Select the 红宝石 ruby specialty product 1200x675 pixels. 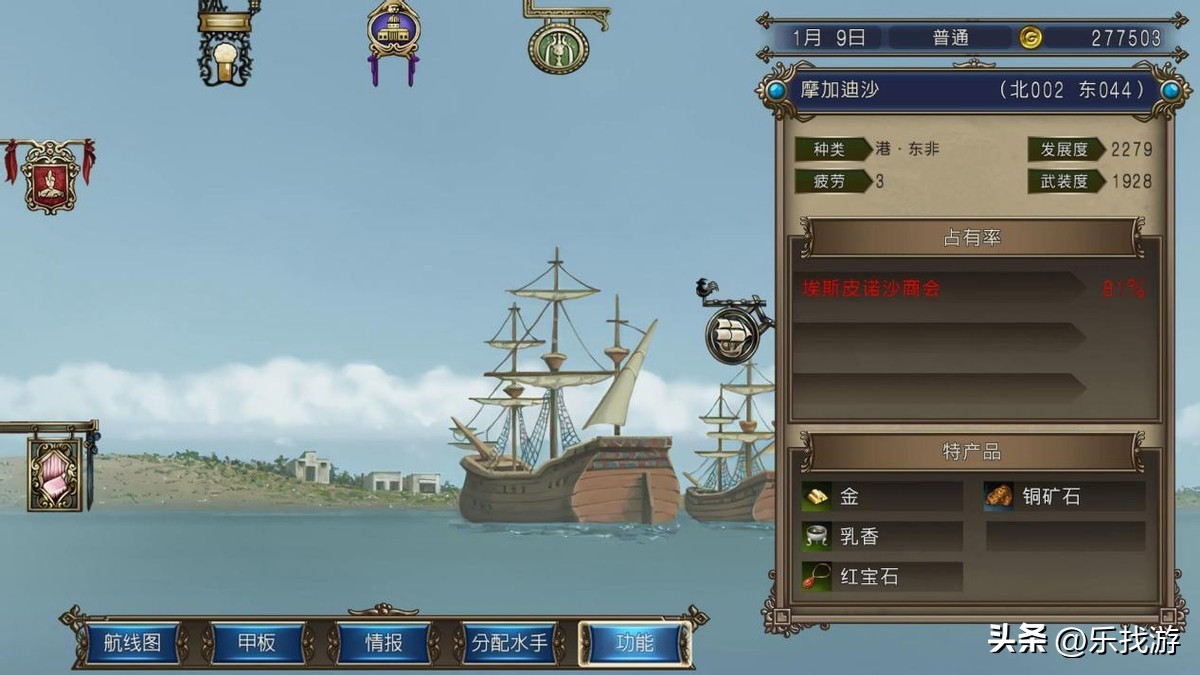tap(880, 577)
